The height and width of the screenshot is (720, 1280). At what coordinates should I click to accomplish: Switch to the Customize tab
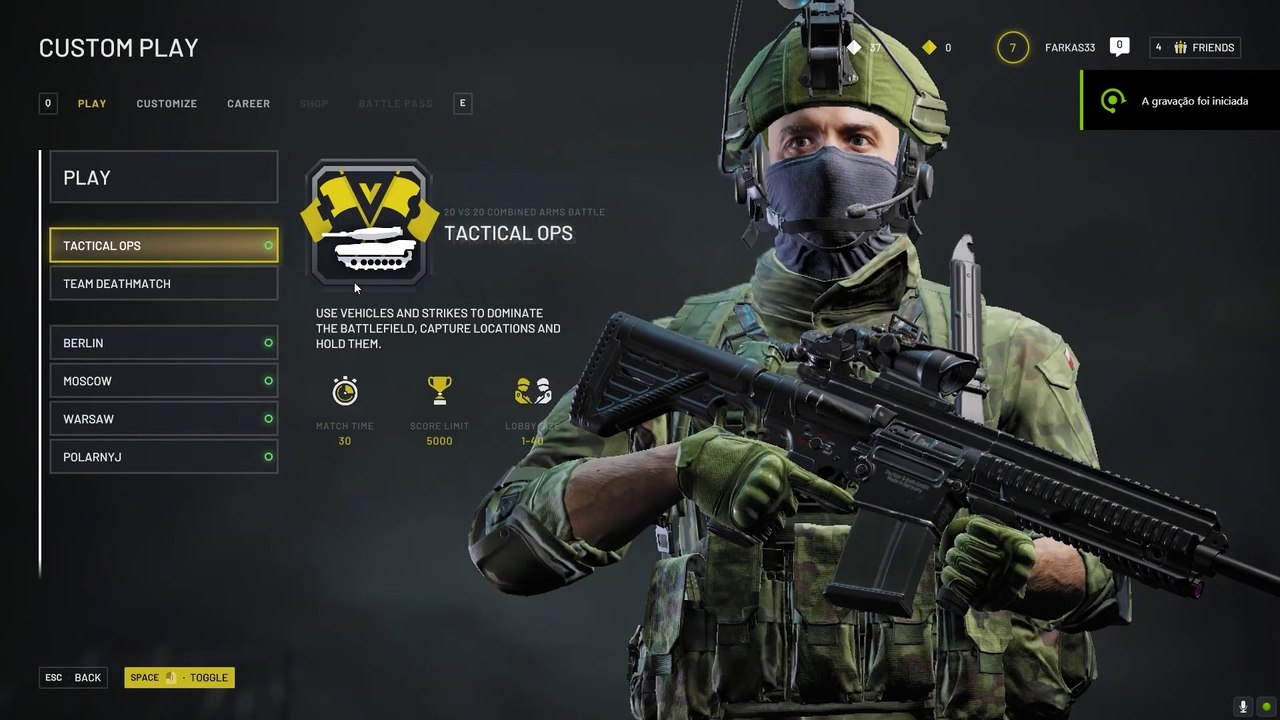pyautogui.click(x=166, y=104)
